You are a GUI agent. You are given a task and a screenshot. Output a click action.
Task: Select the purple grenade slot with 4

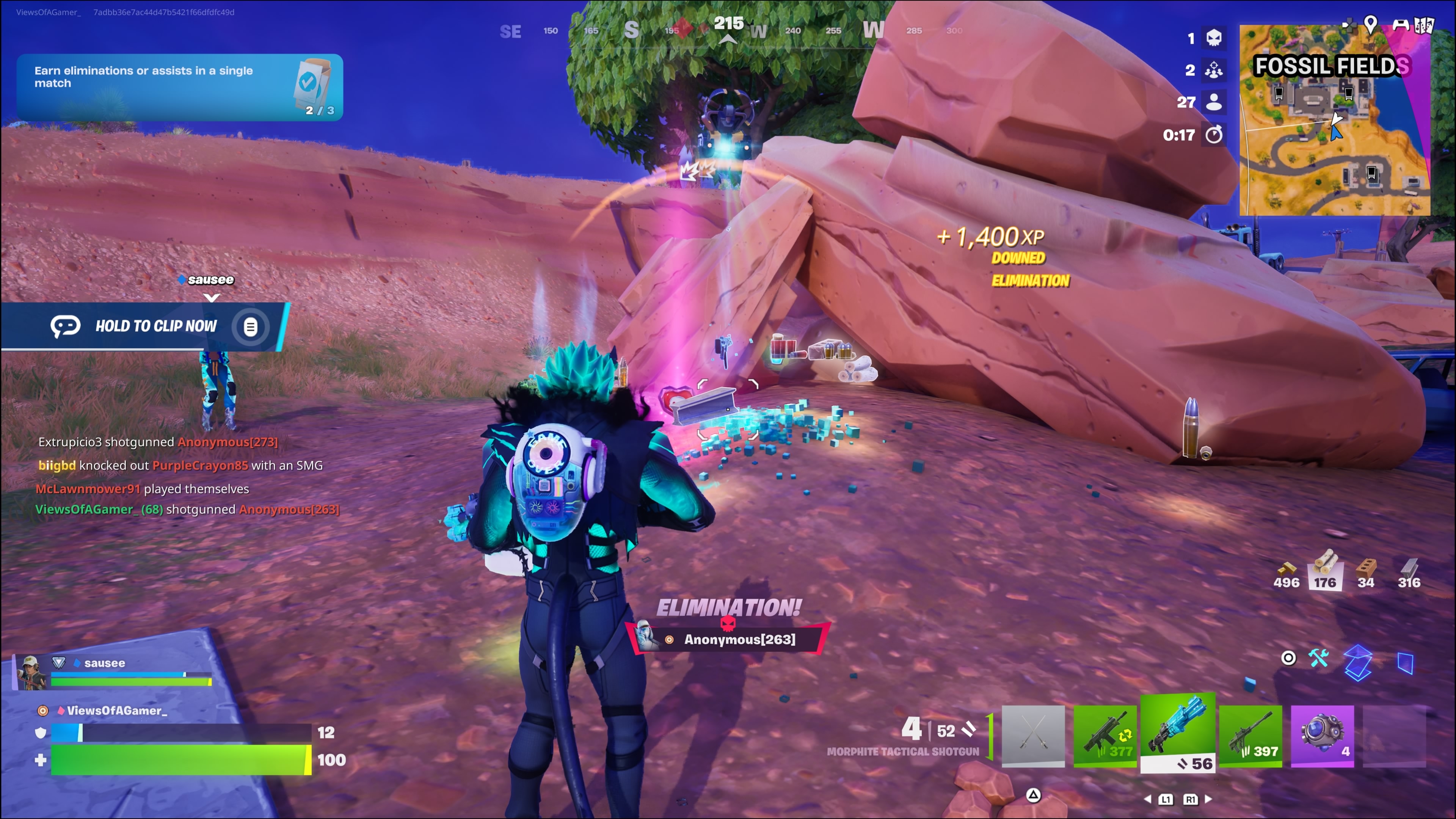pyautogui.click(x=1322, y=736)
